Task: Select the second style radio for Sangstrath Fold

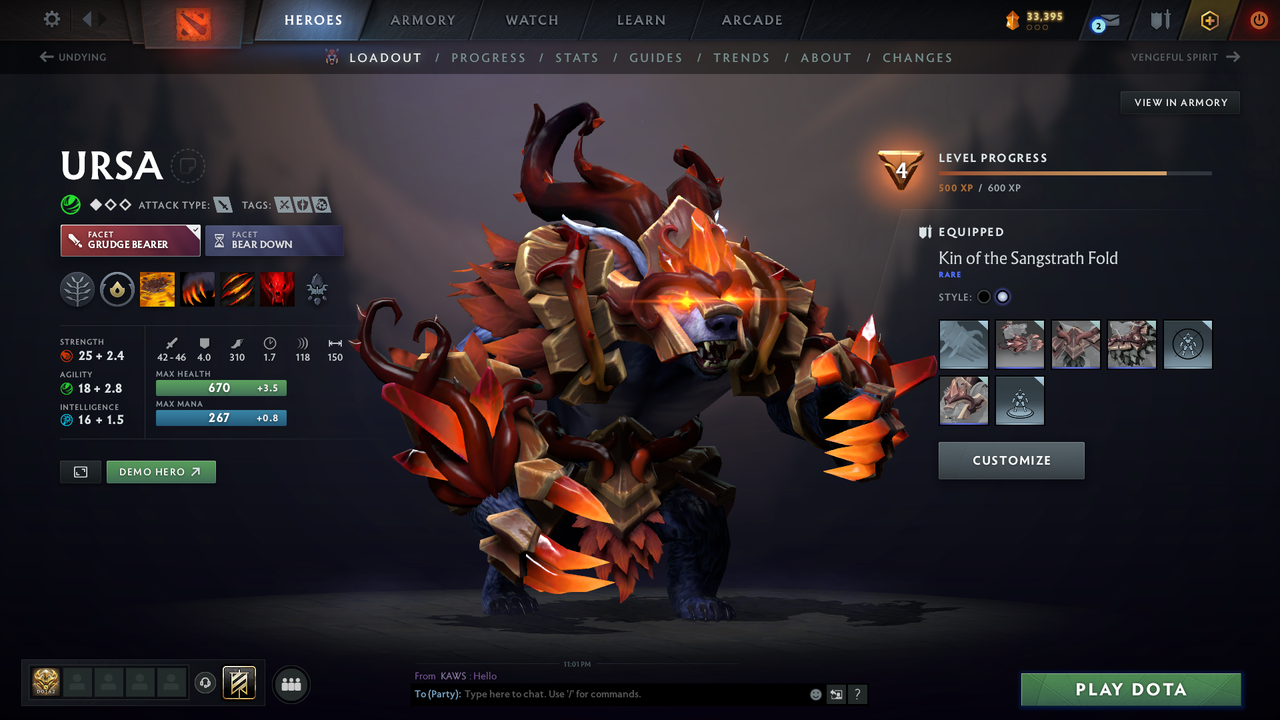Action: (1003, 296)
